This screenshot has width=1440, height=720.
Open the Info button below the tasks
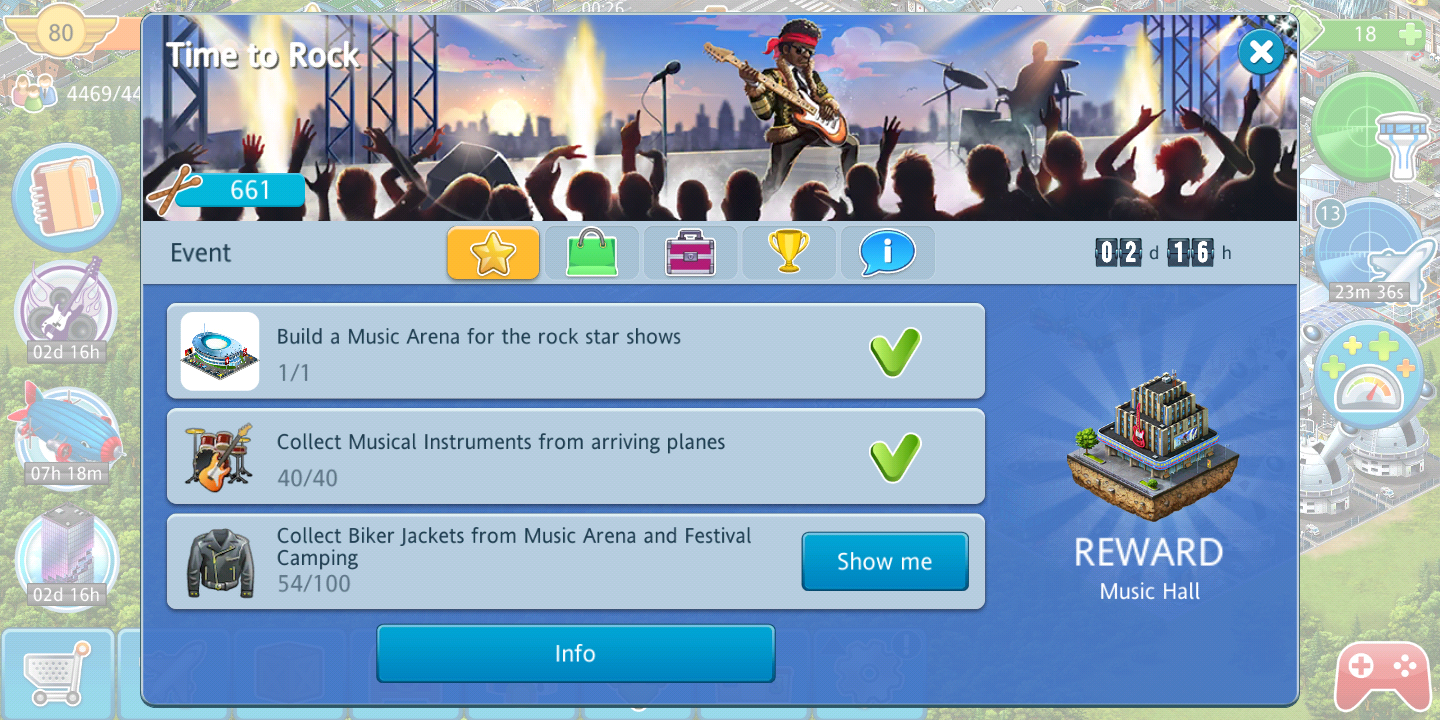pos(575,654)
